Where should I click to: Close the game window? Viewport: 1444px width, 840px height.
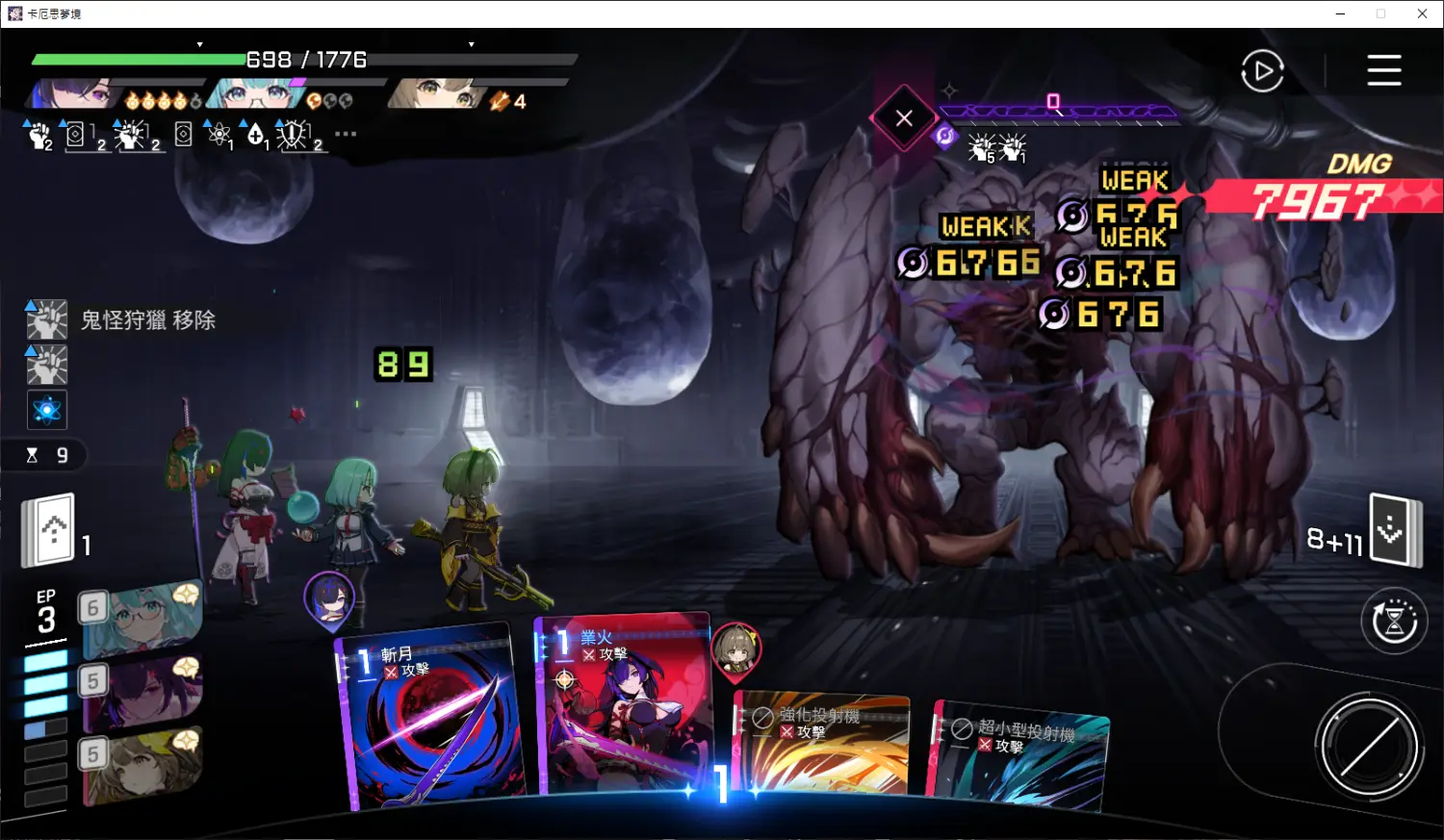point(1422,13)
